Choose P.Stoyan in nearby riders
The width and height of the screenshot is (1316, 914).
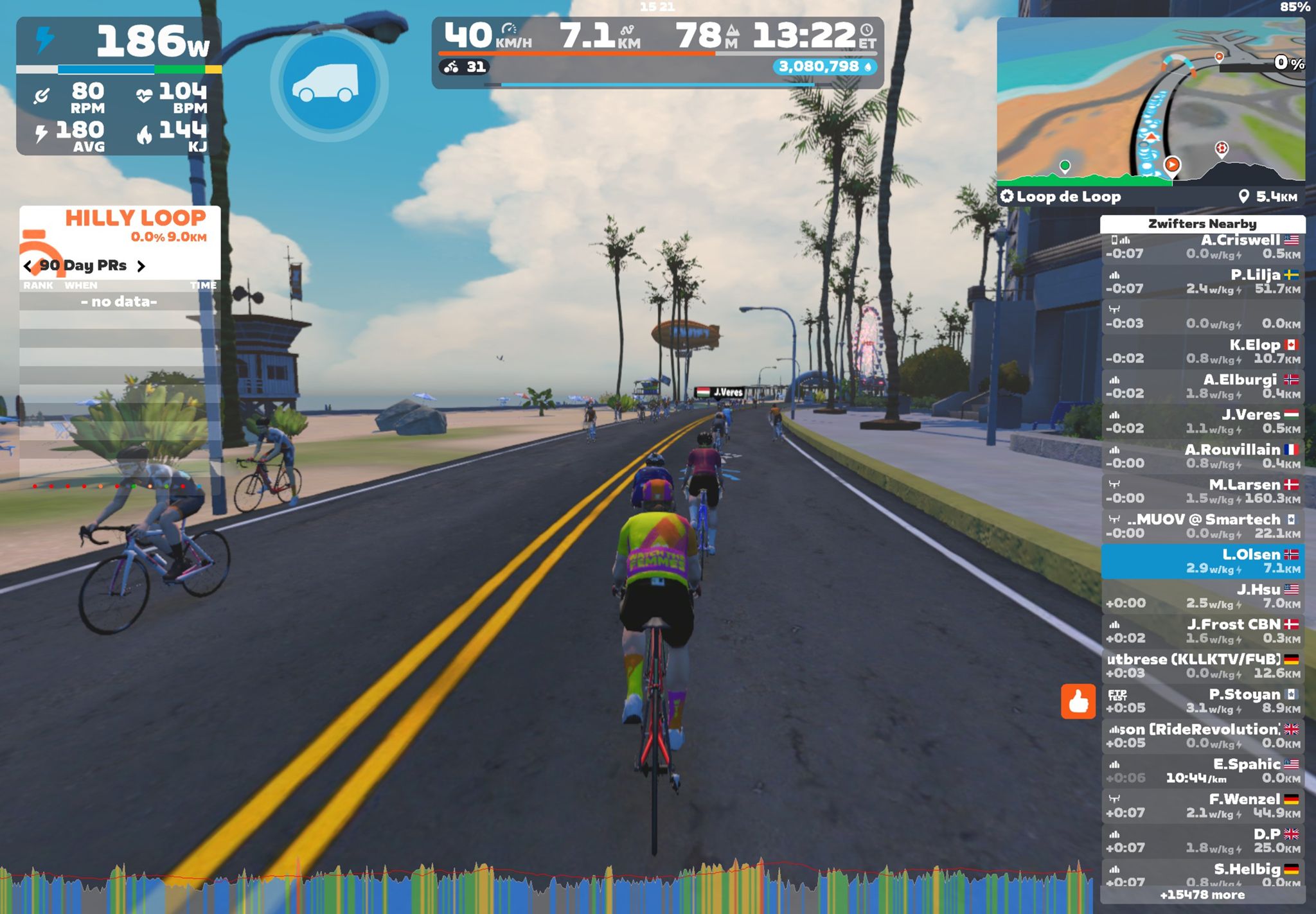pyautogui.click(x=1202, y=701)
